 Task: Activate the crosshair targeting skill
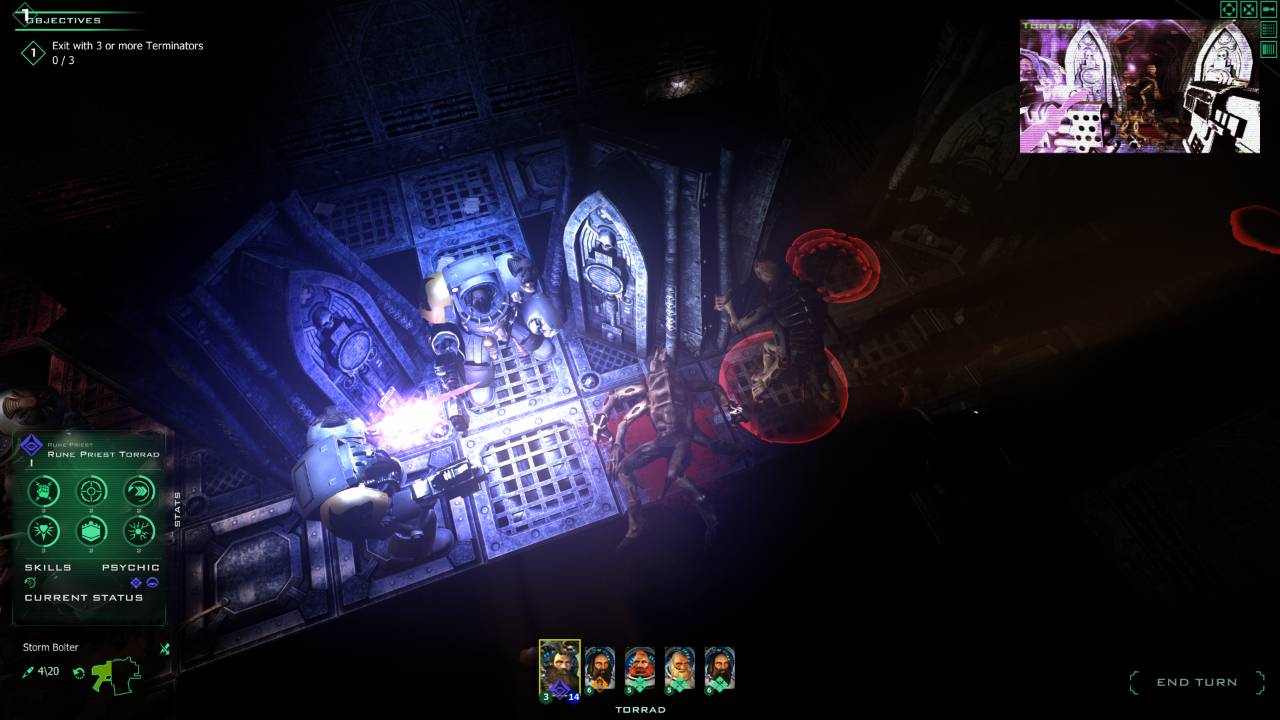[92, 491]
